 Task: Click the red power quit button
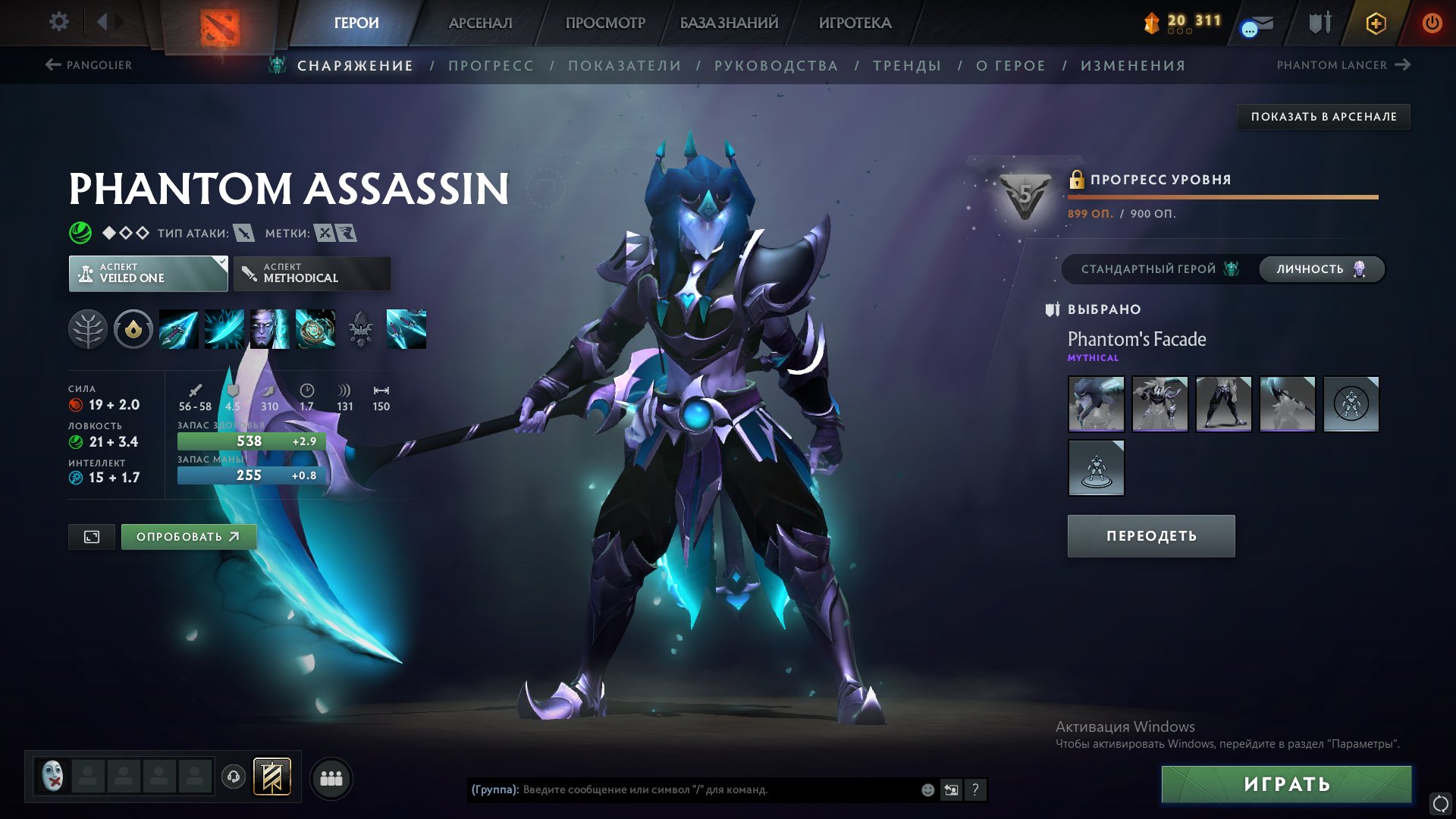(1432, 23)
